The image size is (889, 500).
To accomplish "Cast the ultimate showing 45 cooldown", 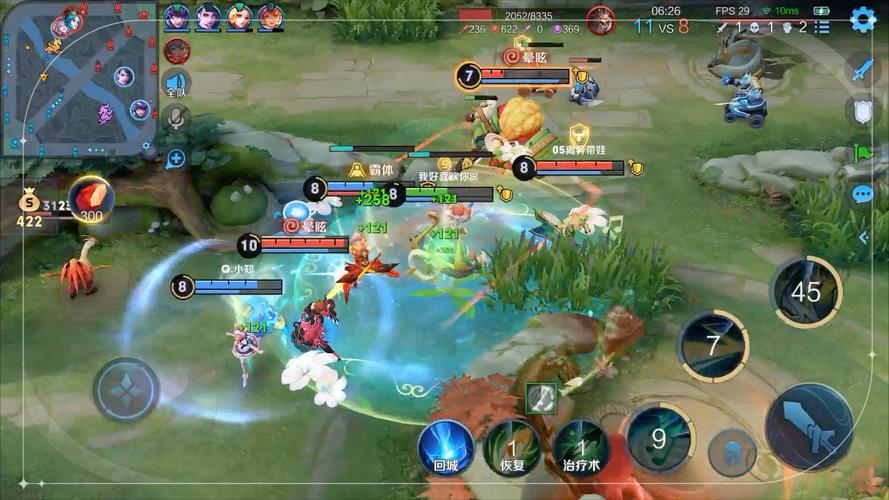I will click(805, 291).
